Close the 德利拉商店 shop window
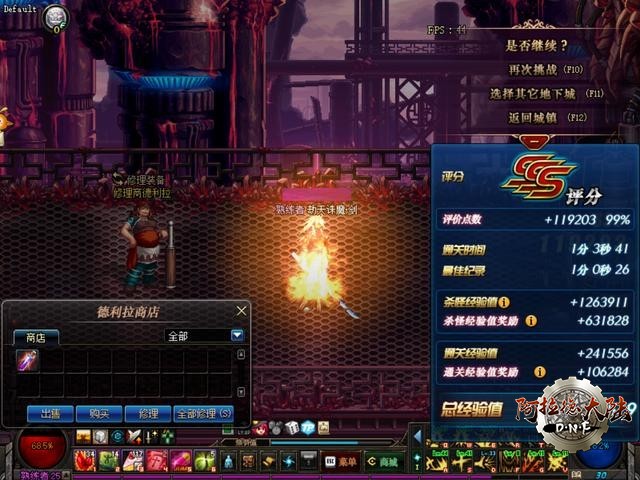 [241, 311]
